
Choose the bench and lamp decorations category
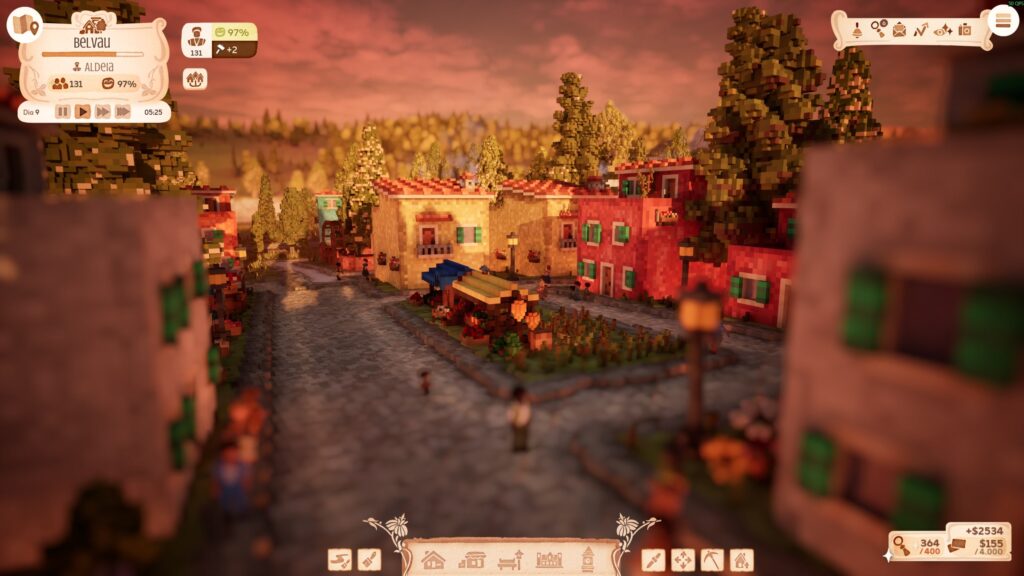[510, 560]
